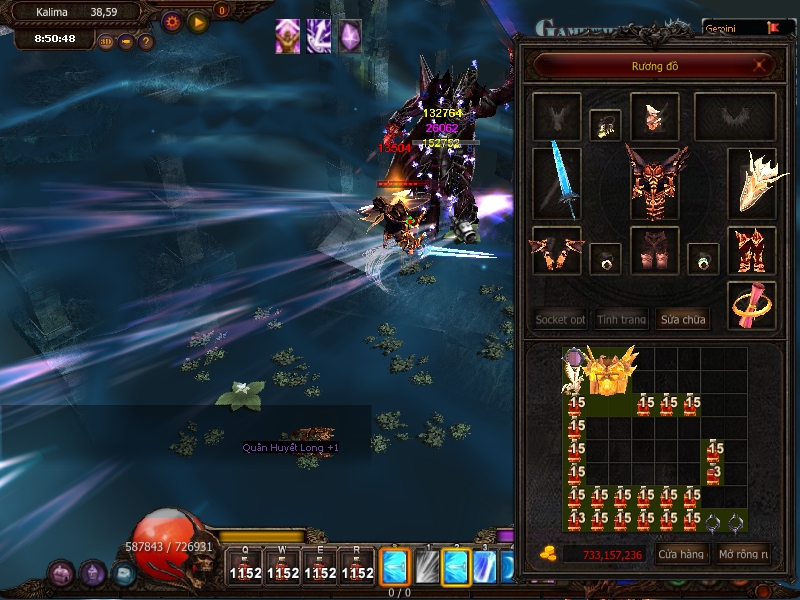The width and height of the screenshot is (800, 600).
Task: Click the Sửa chữa repair button
Action: 682,320
